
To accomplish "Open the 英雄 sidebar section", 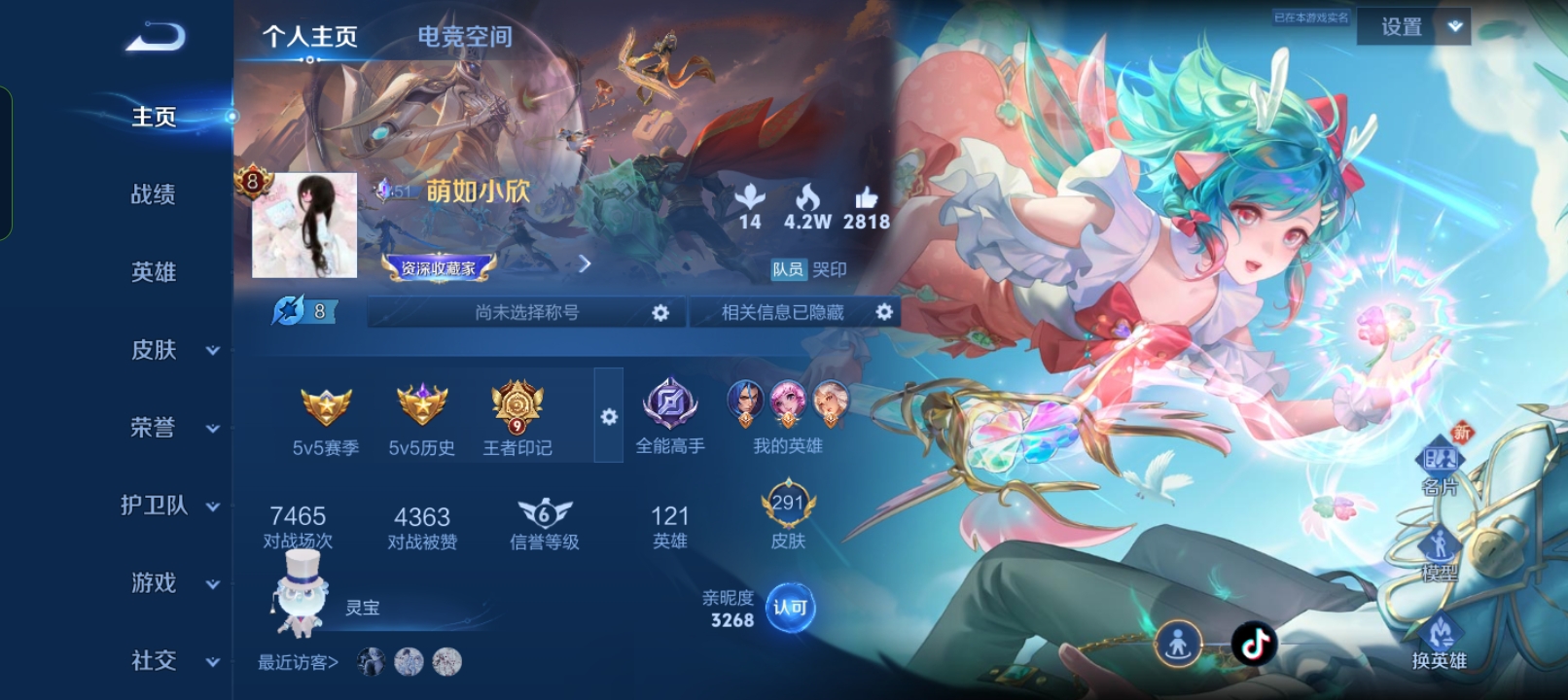I will 154,272.
